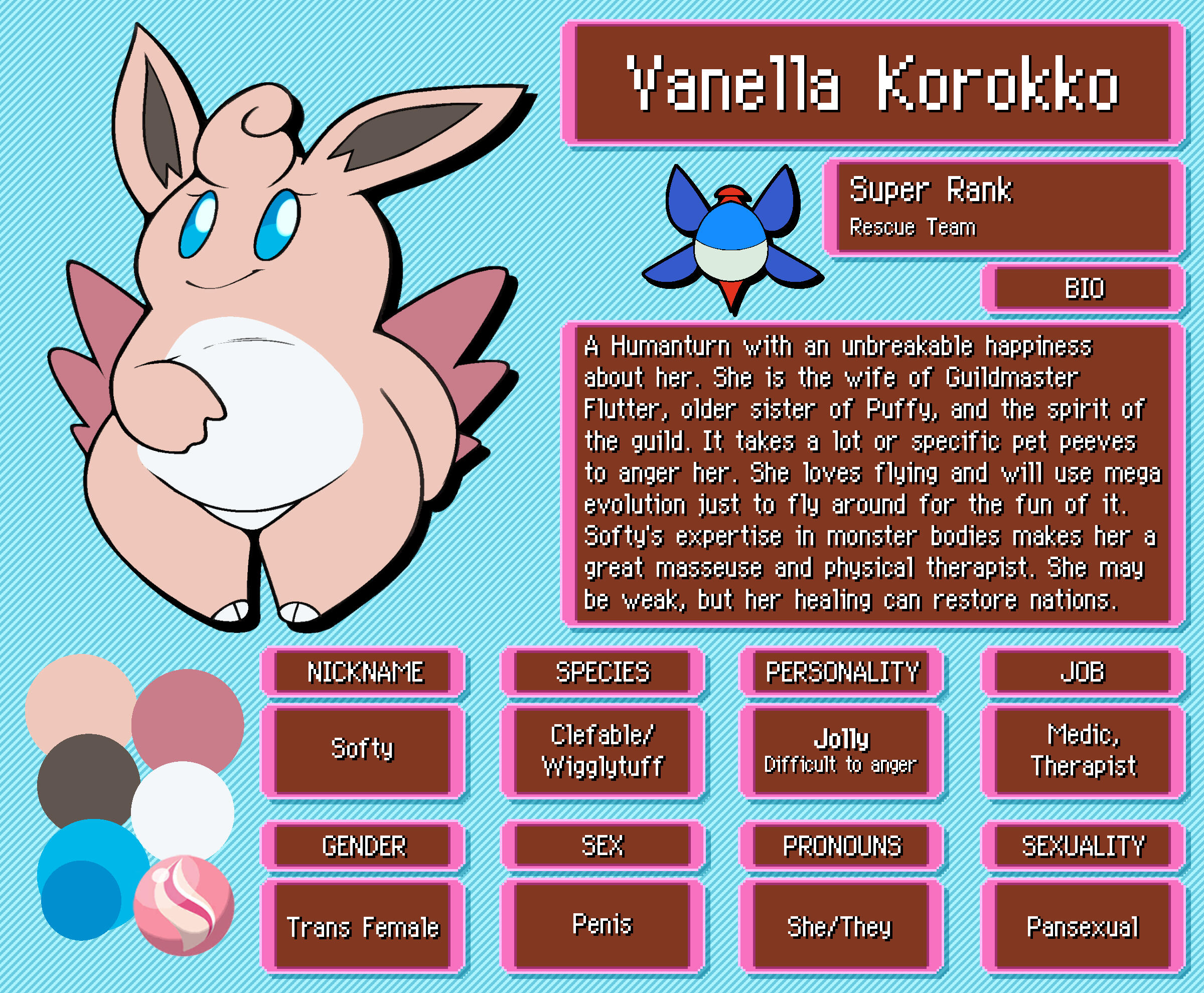The height and width of the screenshot is (993, 1204).
Task: Select the Trans Female gender box
Action: pyautogui.click(x=363, y=927)
